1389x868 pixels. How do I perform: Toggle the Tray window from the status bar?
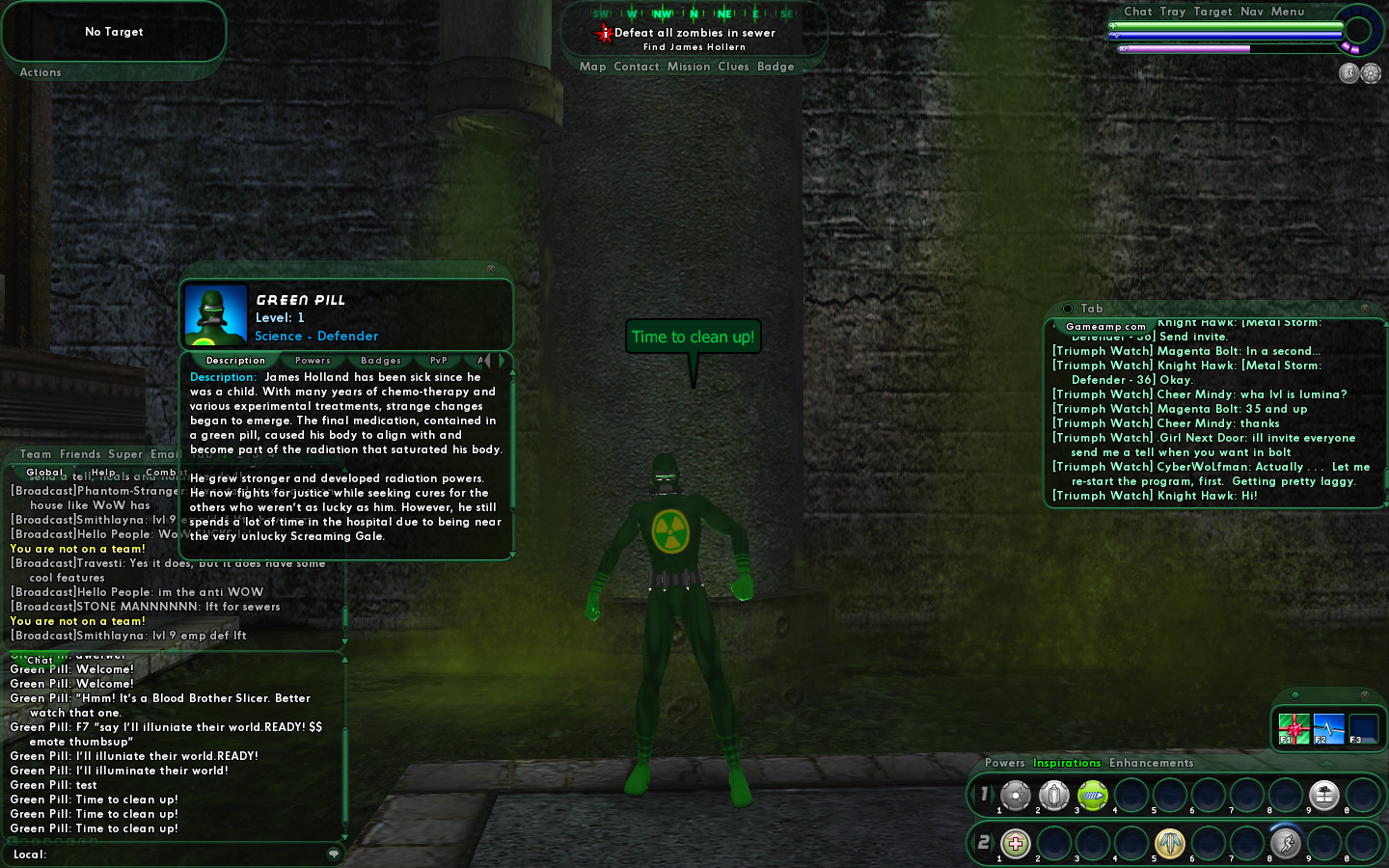[x=1172, y=12]
